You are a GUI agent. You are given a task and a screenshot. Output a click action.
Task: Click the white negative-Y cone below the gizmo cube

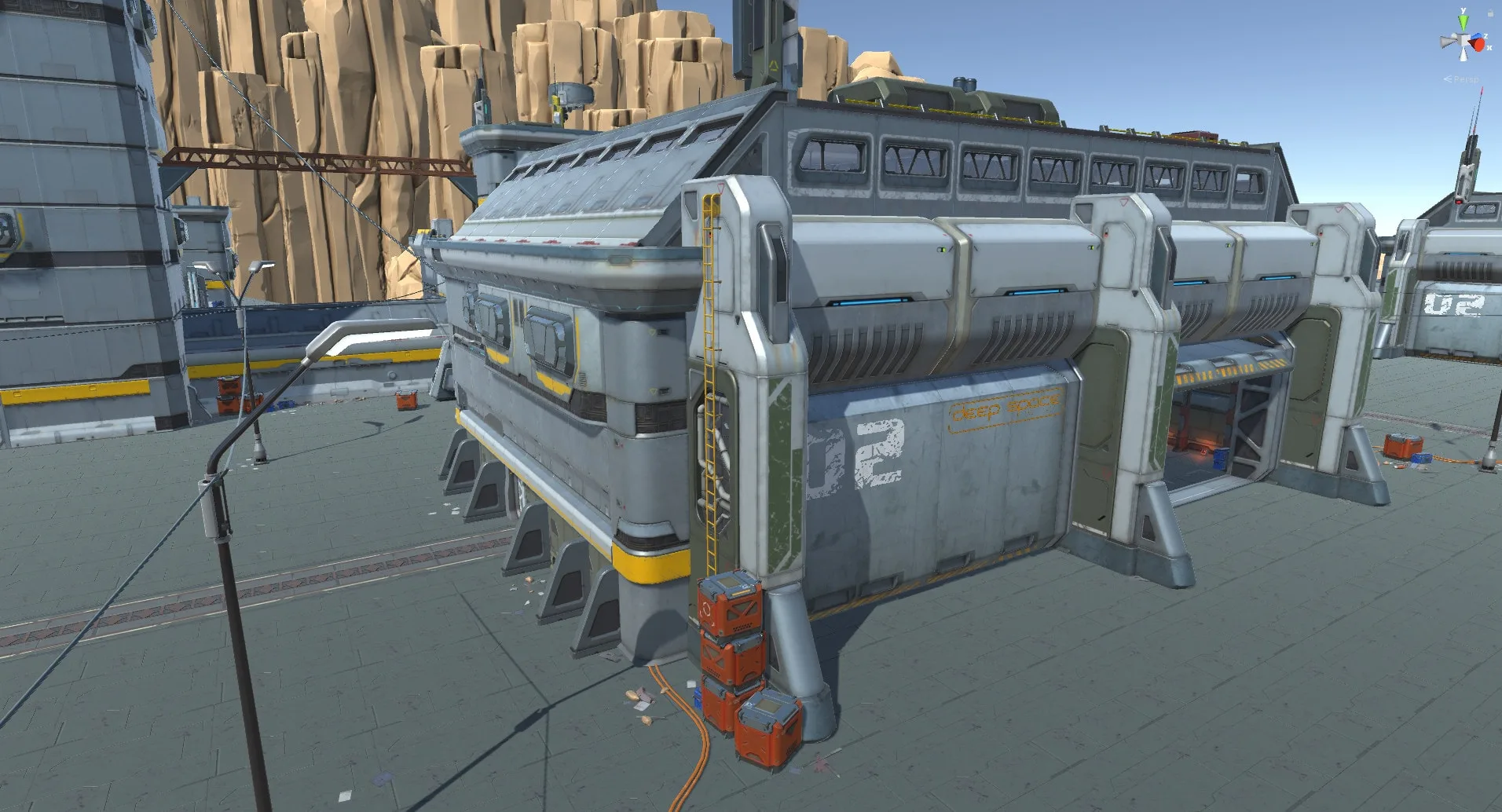(x=1464, y=55)
